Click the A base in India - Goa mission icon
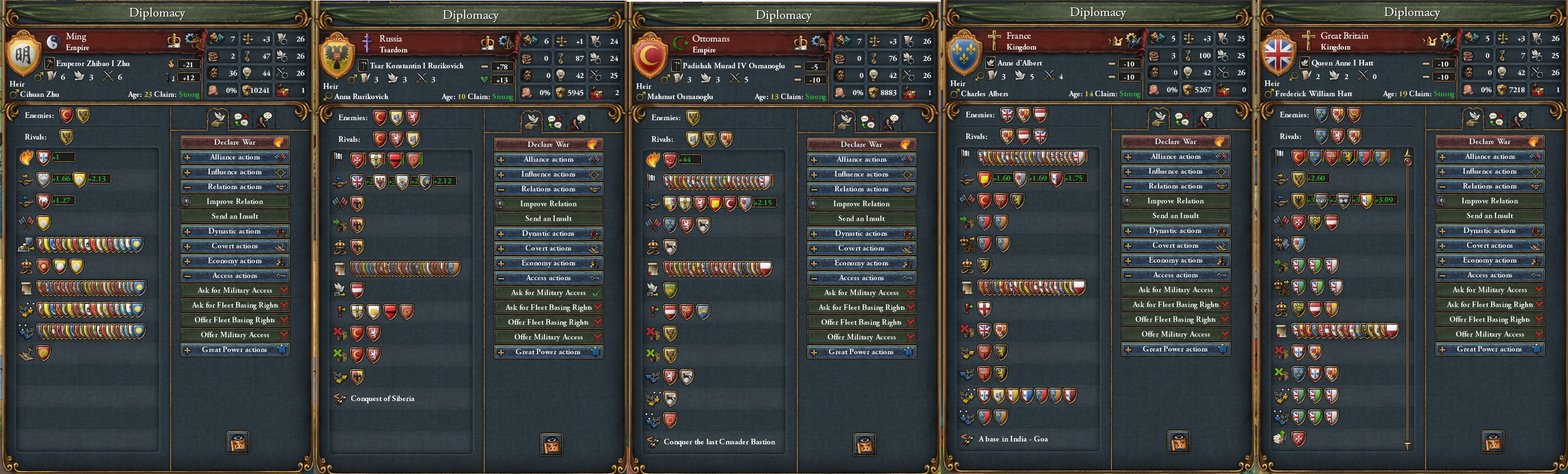The width and height of the screenshot is (1568, 474). pos(966,438)
